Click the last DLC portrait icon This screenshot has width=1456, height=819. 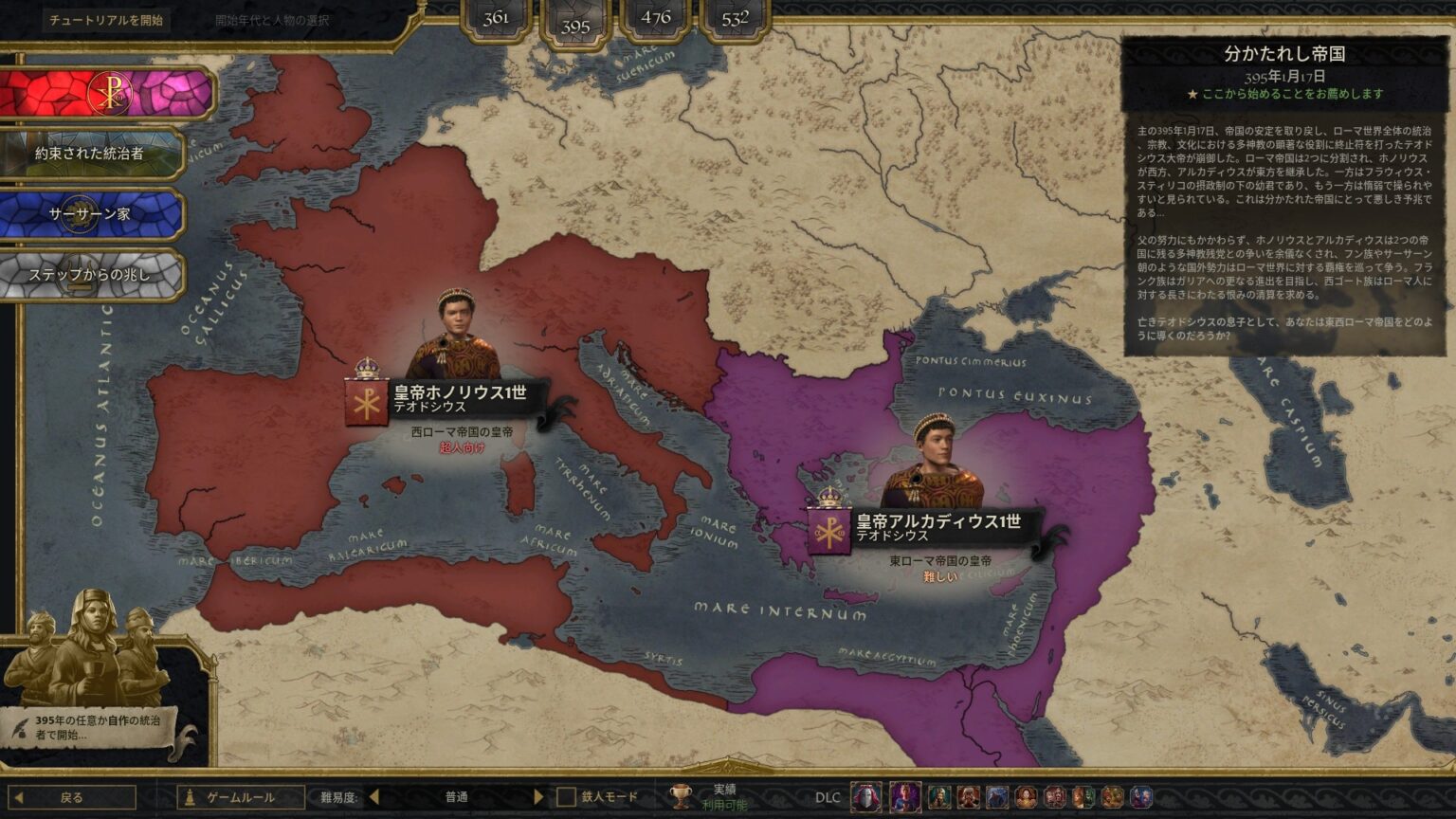(x=1140, y=799)
